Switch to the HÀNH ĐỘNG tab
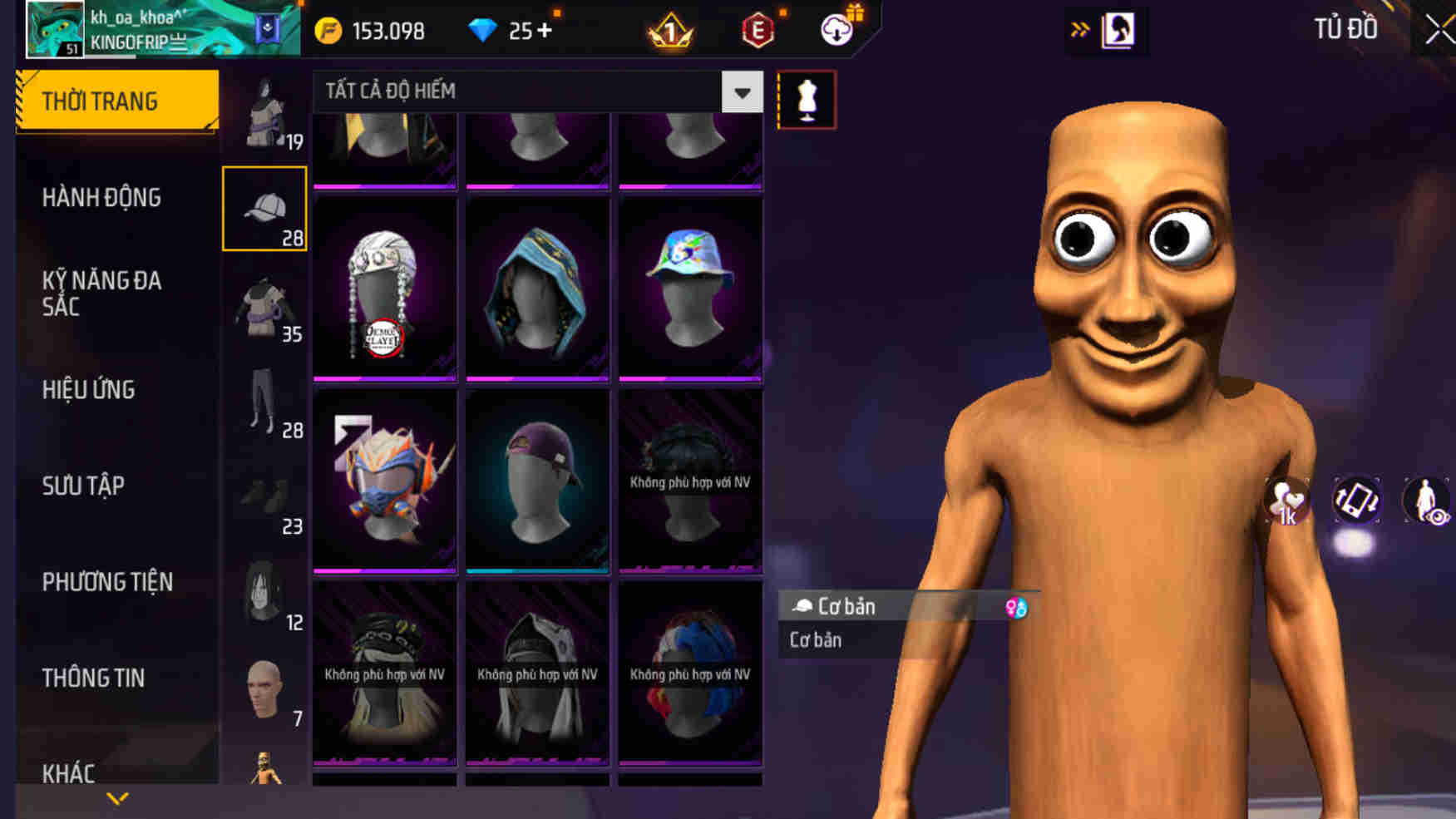 pyautogui.click(x=102, y=197)
